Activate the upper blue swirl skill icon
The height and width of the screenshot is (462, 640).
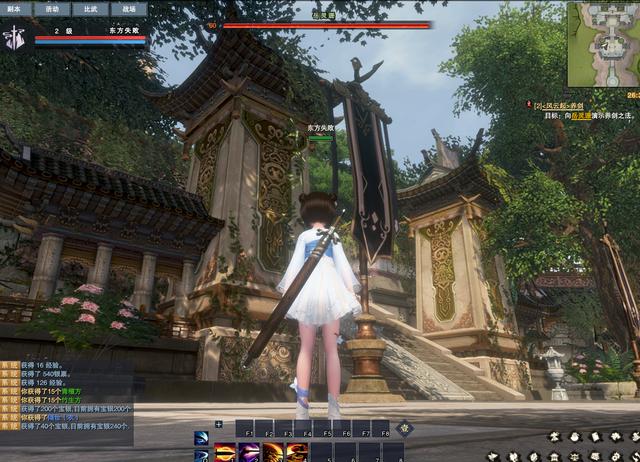201,437
